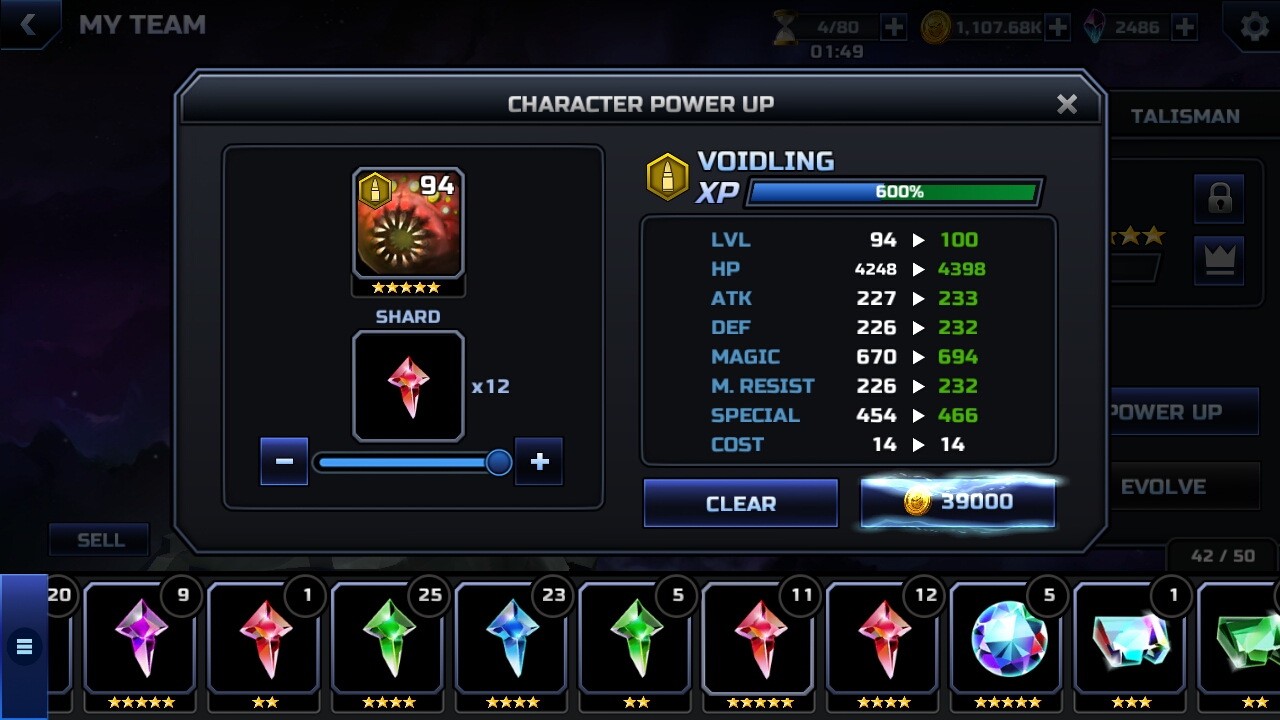Go back from My Team screen
The image size is (1280, 720).
click(x=28, y=25)
